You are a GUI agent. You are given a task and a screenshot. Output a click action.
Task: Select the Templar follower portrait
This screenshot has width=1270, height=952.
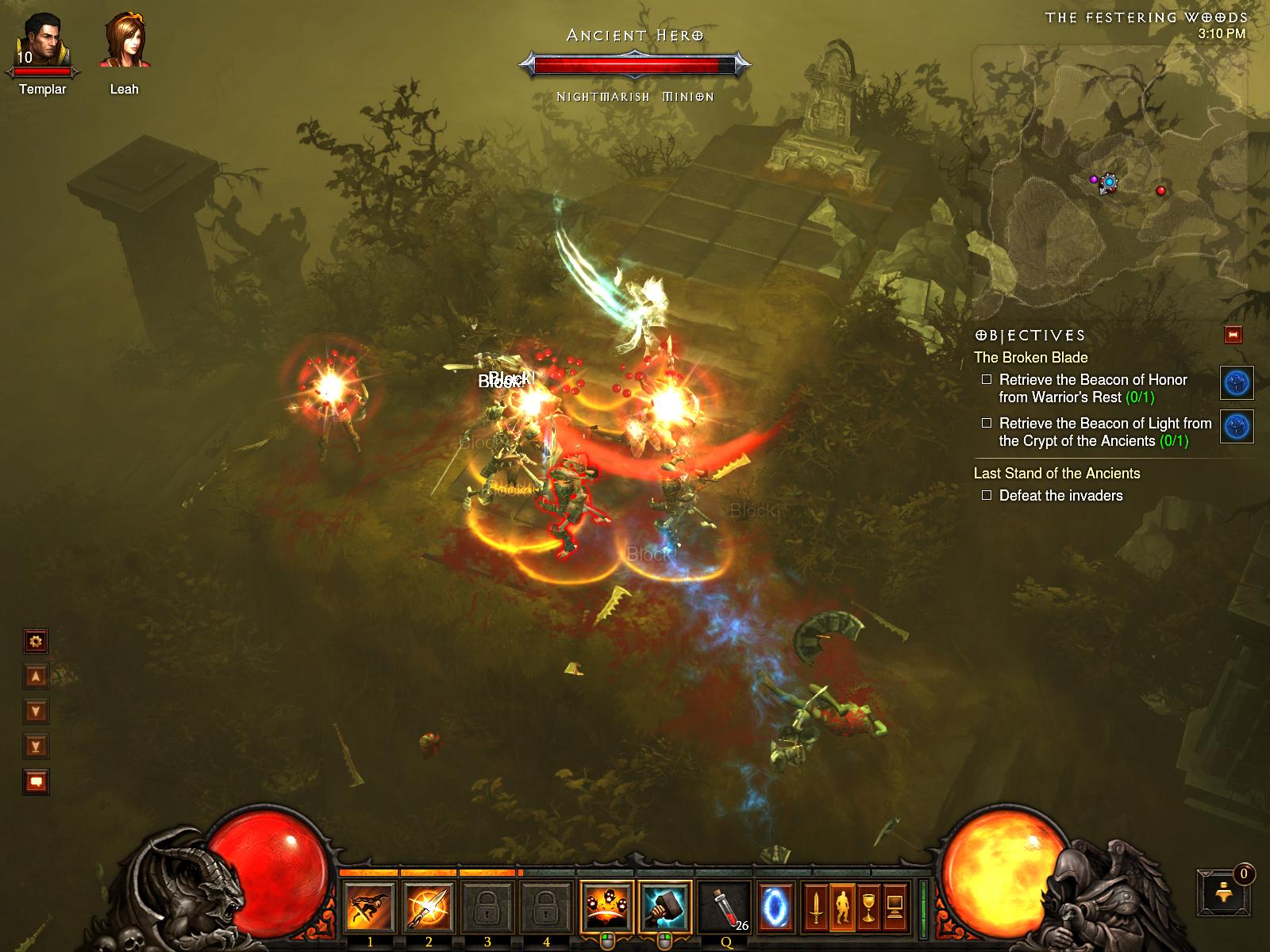click(43, 44)
